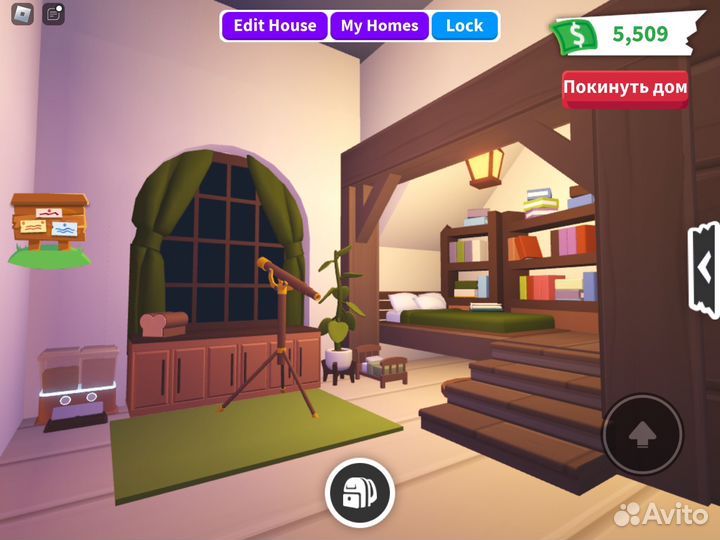Open the green cash balance shop
The width and height of the screenshot is (720, 540).
pyautogui.click(x=622, y=34)
